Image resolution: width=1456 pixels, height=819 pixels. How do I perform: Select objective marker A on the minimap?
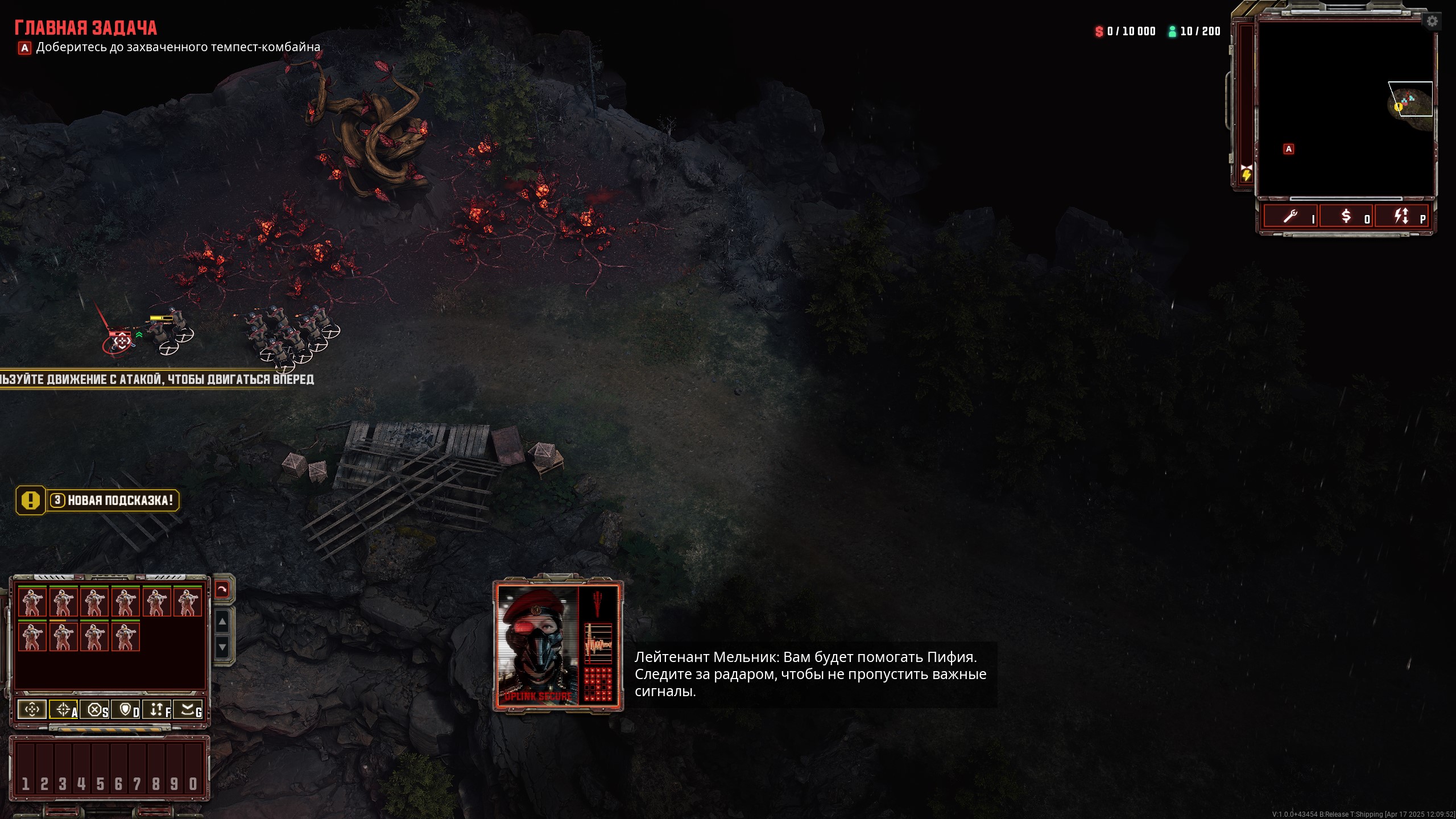(x=1289, y=149)
